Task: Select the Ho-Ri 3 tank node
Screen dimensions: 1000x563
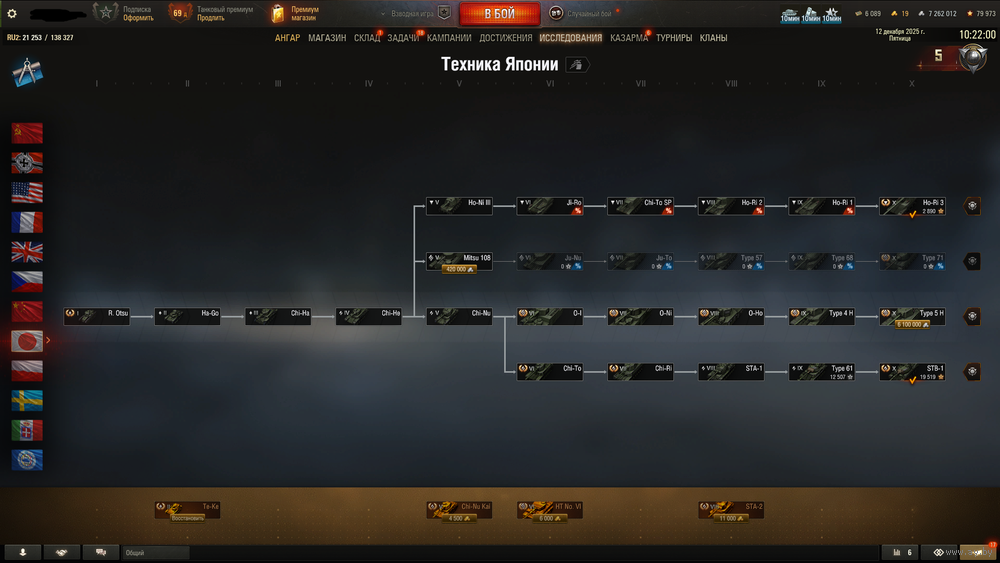Action: [911, 203]
